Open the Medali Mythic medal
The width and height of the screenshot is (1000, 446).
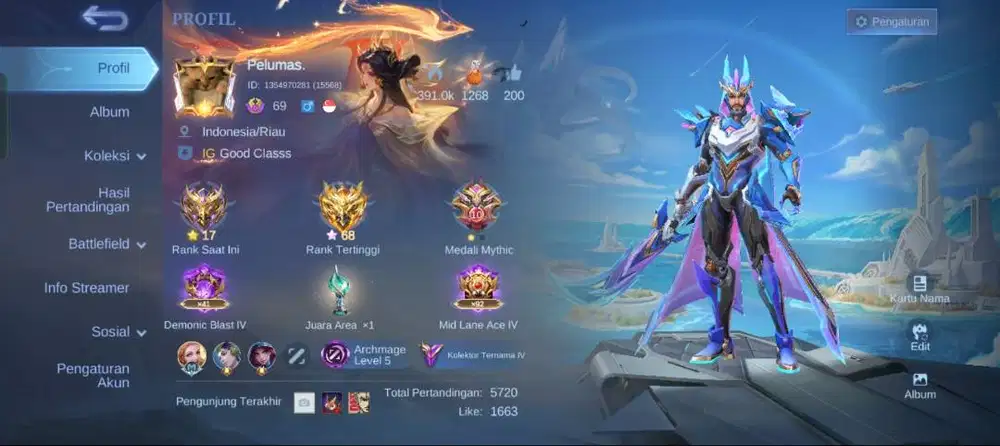(x=476, y=207)
